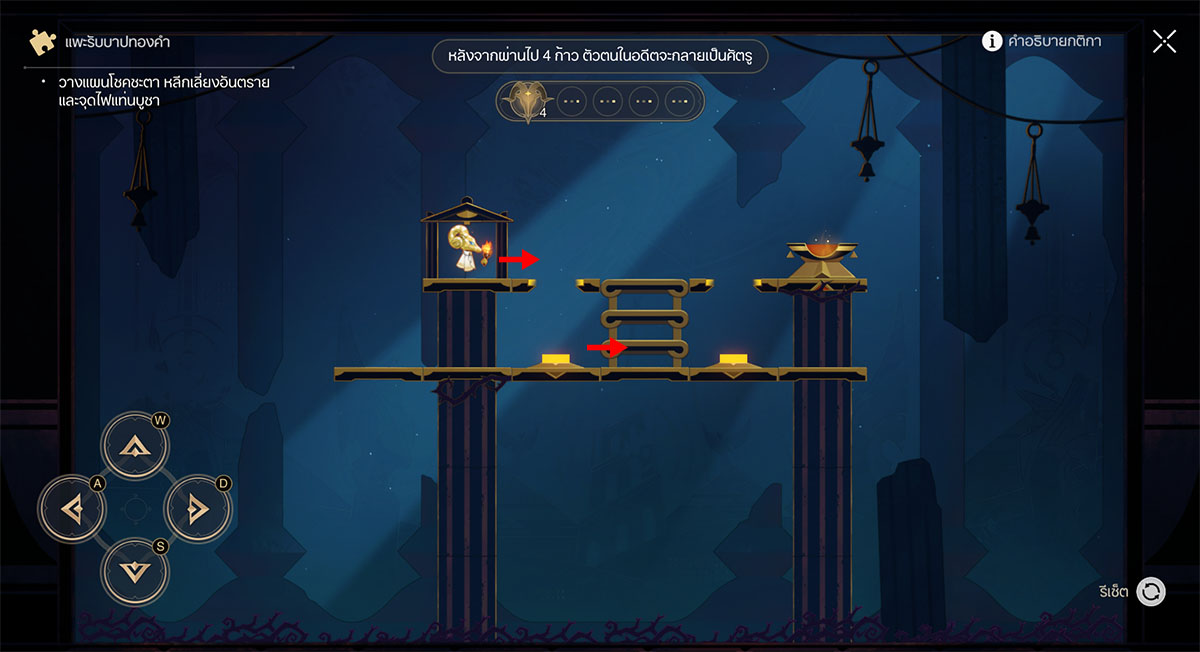Move left with the A arrow button
The height and width of the screenshot is (652, 1200).
(72, 510)
